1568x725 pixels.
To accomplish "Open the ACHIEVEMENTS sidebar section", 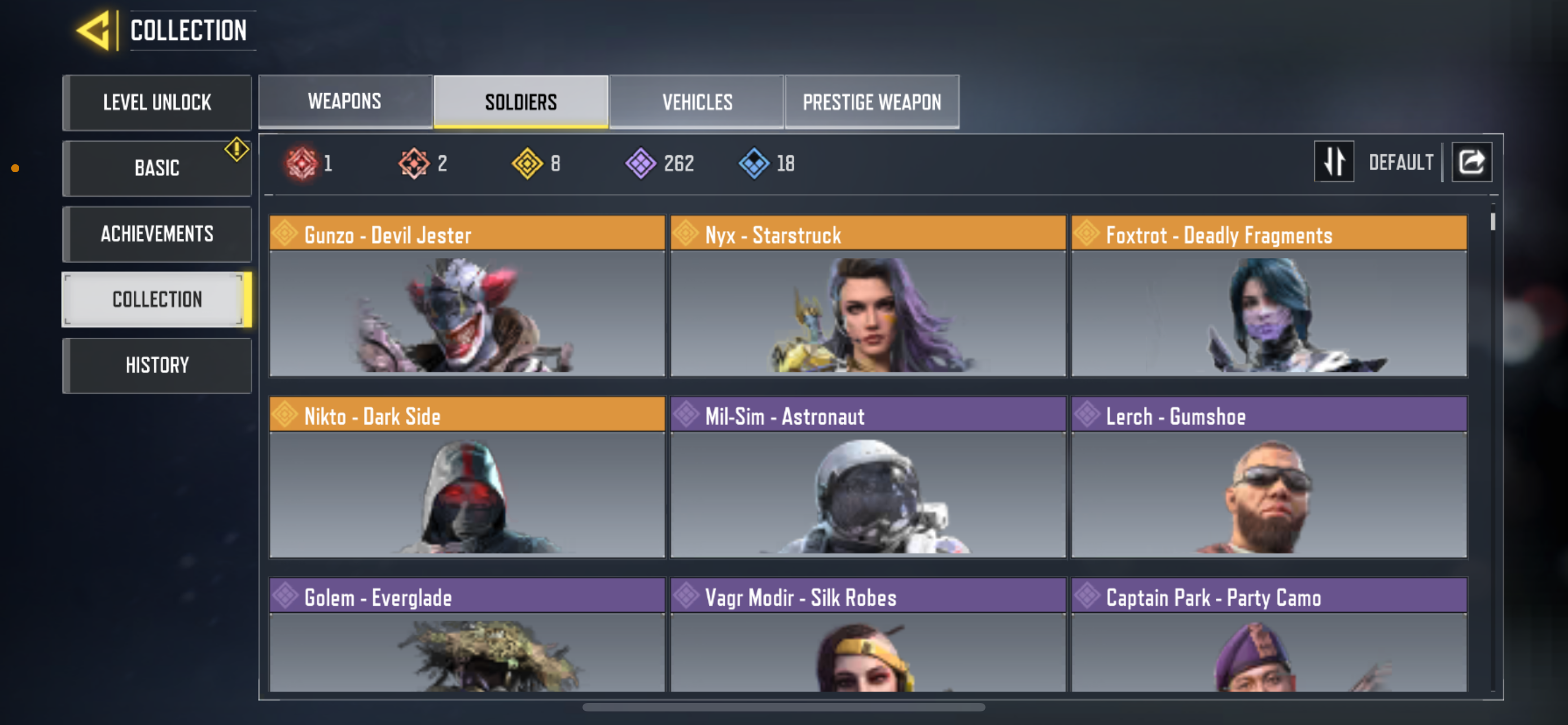I will 156,234.
